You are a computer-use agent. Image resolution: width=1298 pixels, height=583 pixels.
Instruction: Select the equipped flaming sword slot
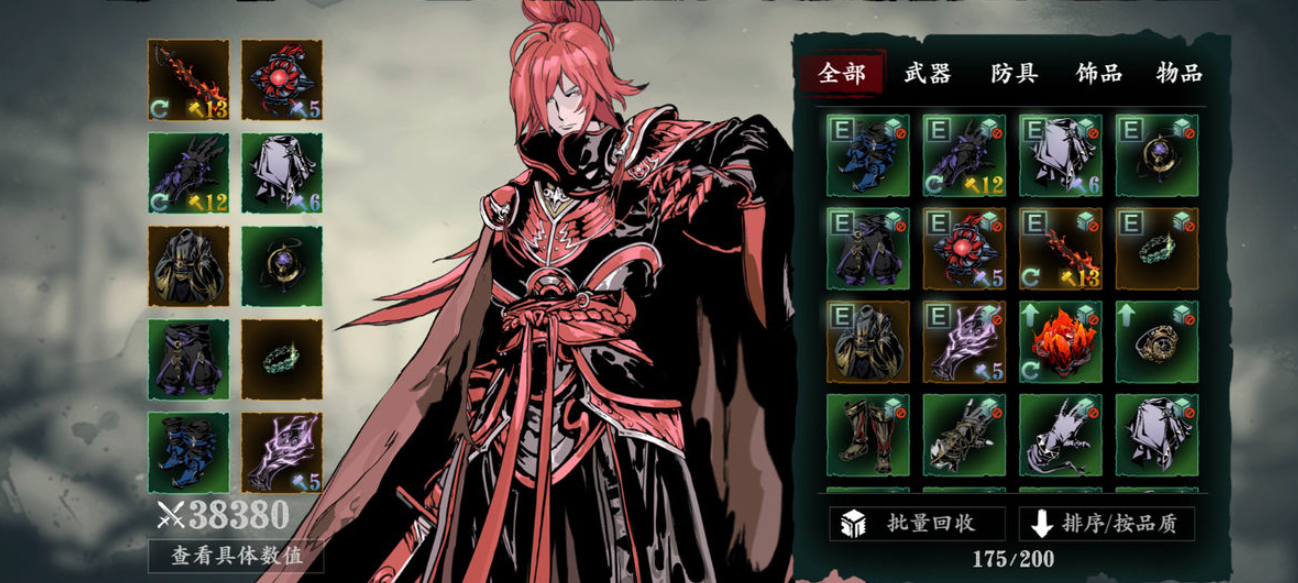(188, 80)
